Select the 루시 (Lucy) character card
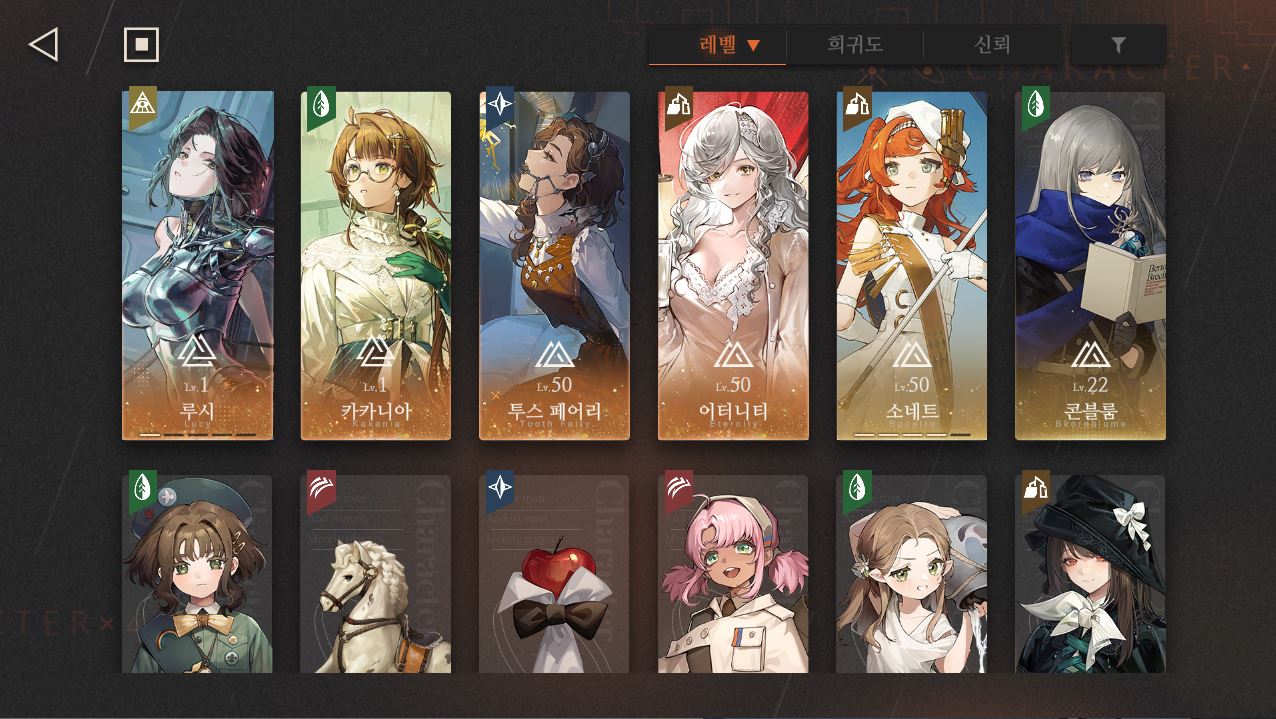The width and height of the screenshot is (1276, 719). pyautogui.click(x=198, y=266)
